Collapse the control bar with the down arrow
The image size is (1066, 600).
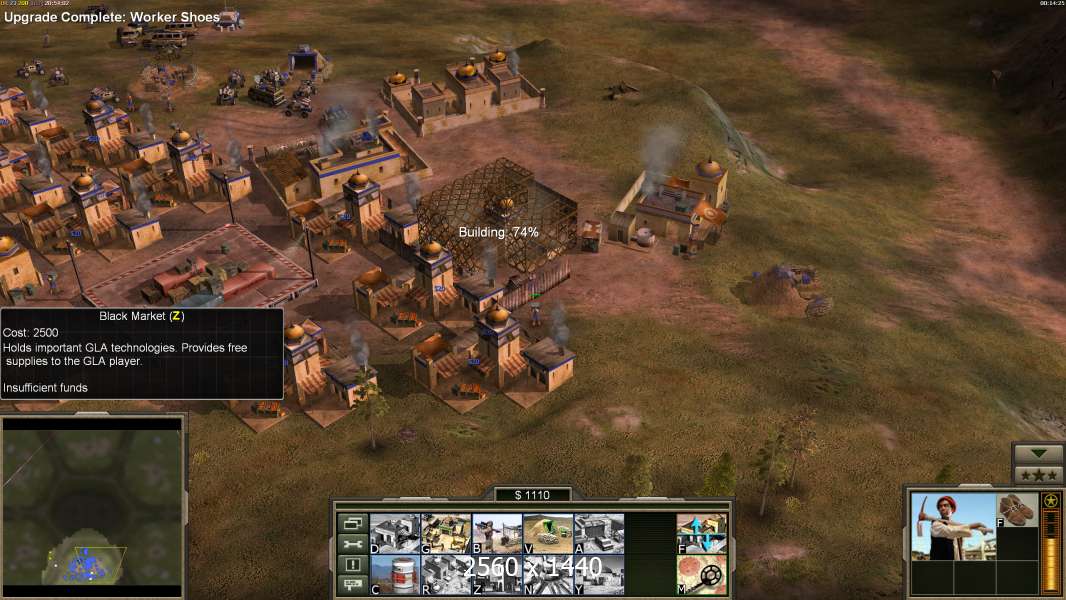[x=1038, y=454]
